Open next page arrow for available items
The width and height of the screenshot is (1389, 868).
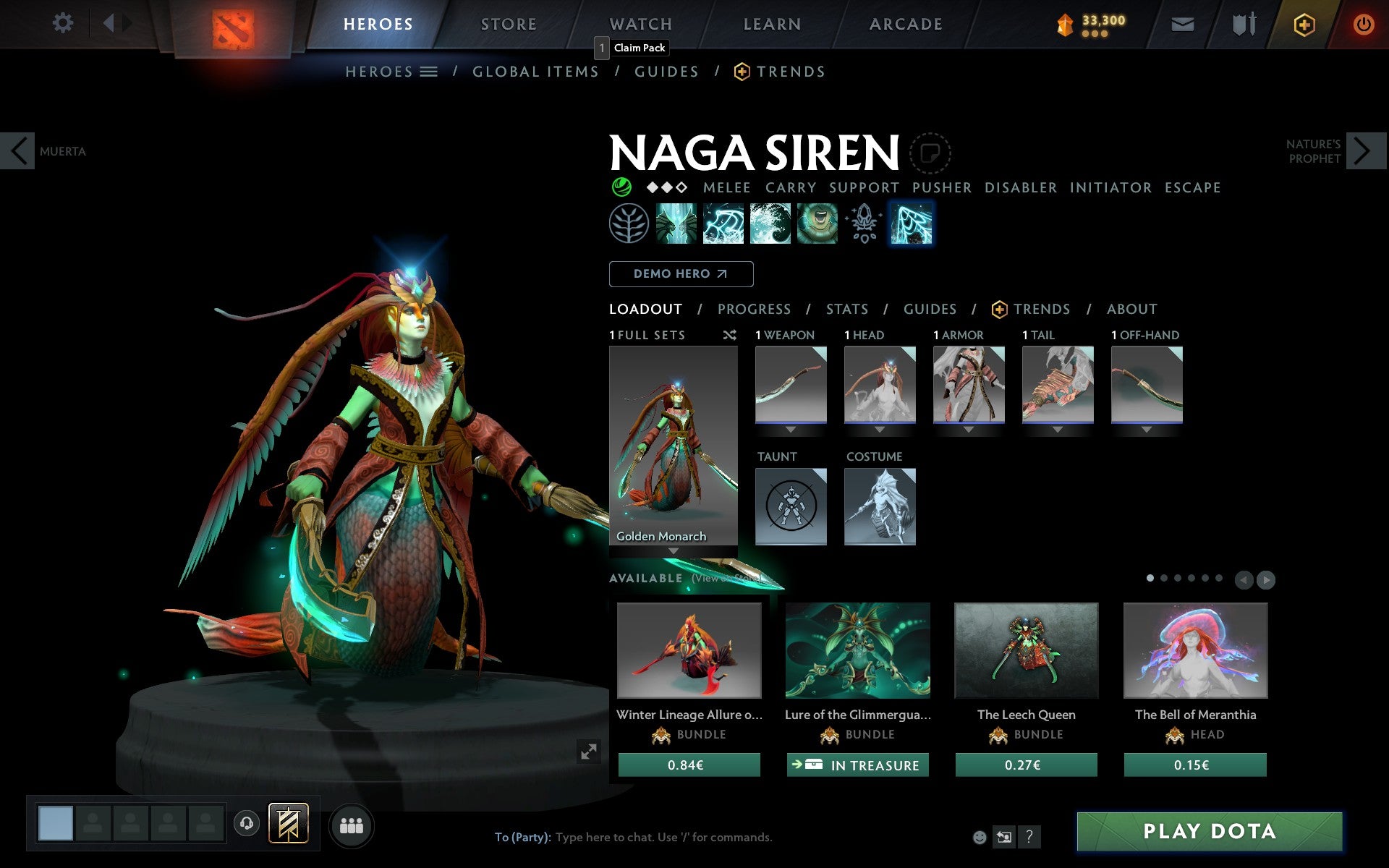tap(1266, 579)
